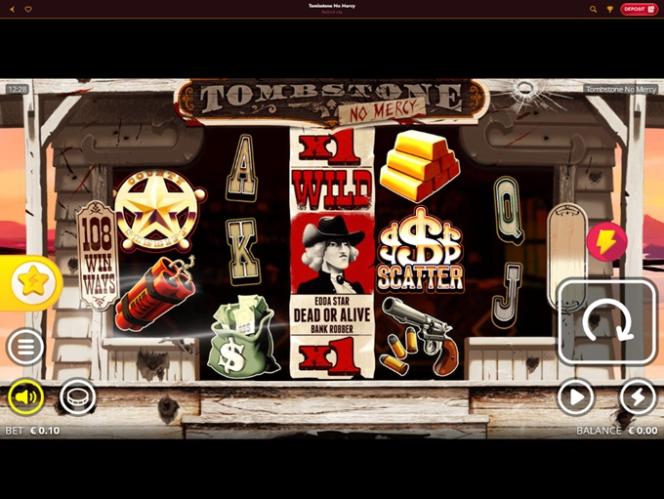The width and height of the screenshot is (664, 499).
Task: Start autoplay with the play triangle button
Action: tap(575, 397)
